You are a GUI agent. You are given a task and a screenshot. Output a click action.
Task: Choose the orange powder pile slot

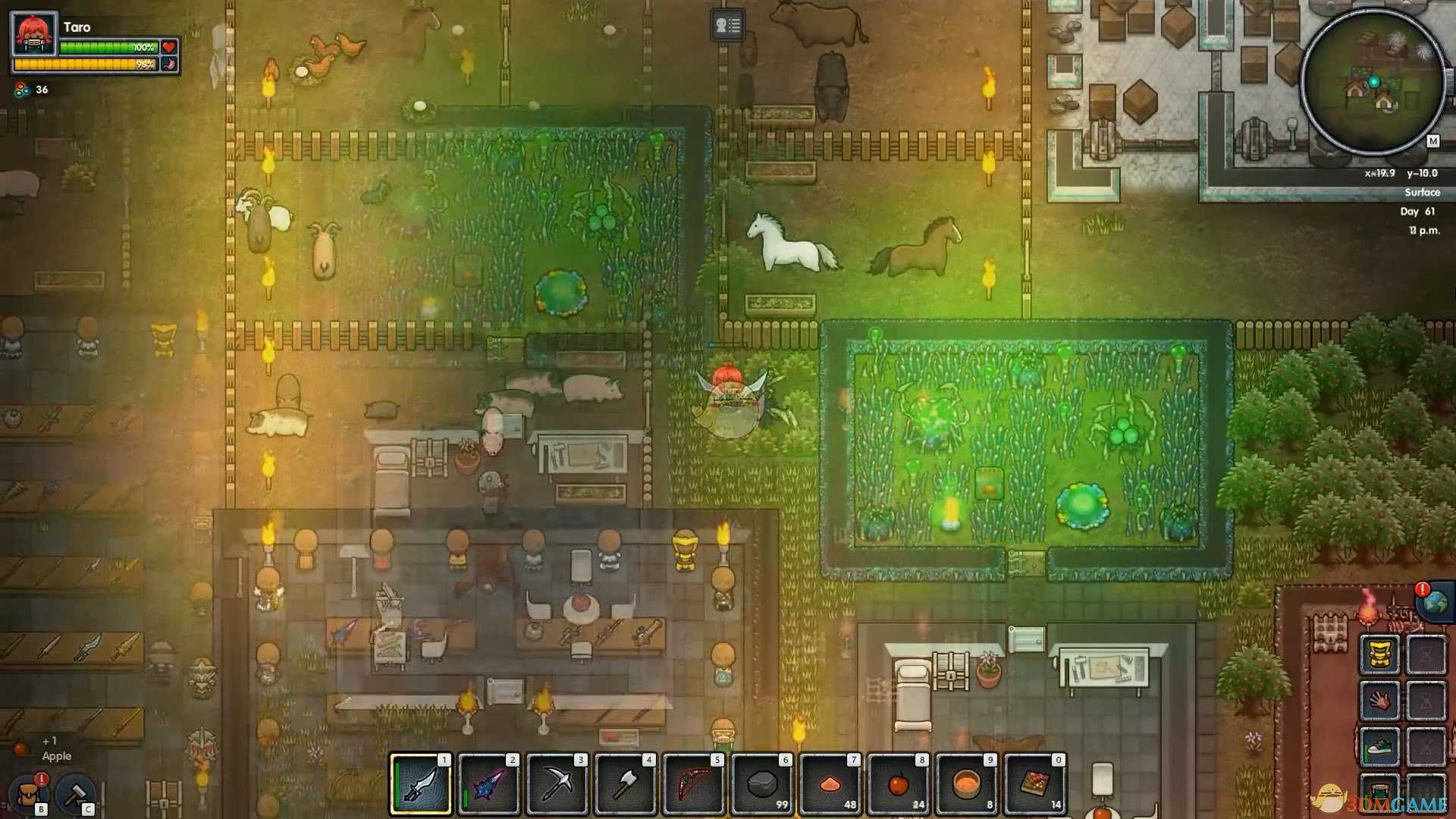click(x=830, y=784)
